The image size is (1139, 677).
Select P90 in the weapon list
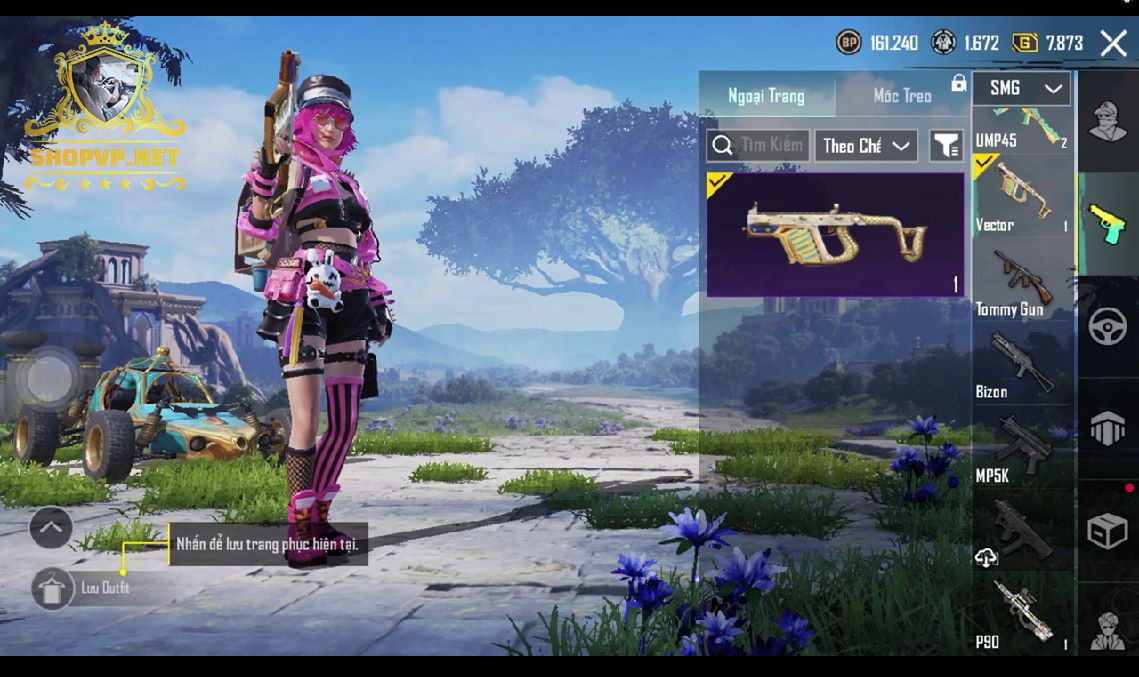pyautogui.click(x=1022, y=616)
